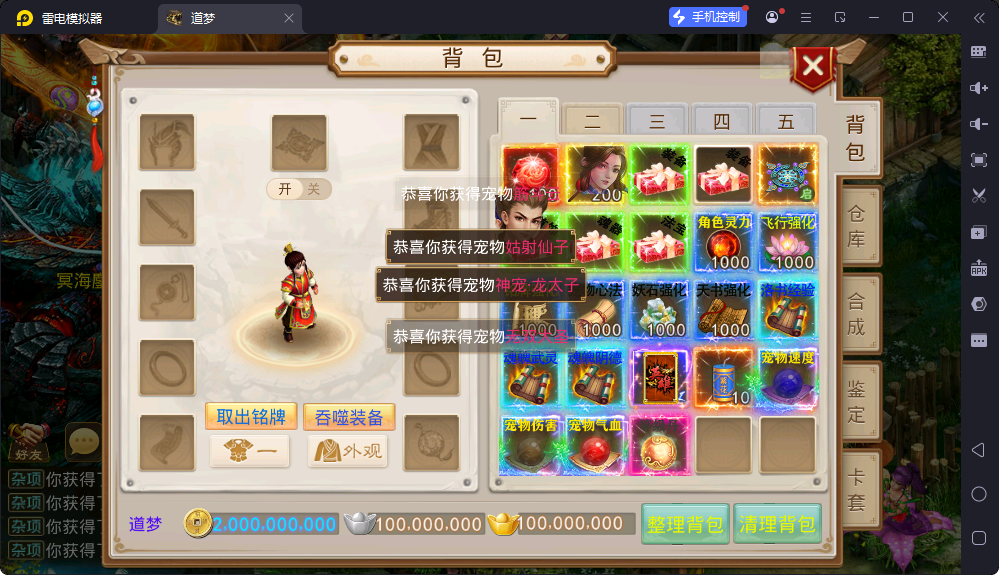This screenshot has width=999, height=575.
Task: Switch to bag page 四 tab
Action: [x=722, y=122]
